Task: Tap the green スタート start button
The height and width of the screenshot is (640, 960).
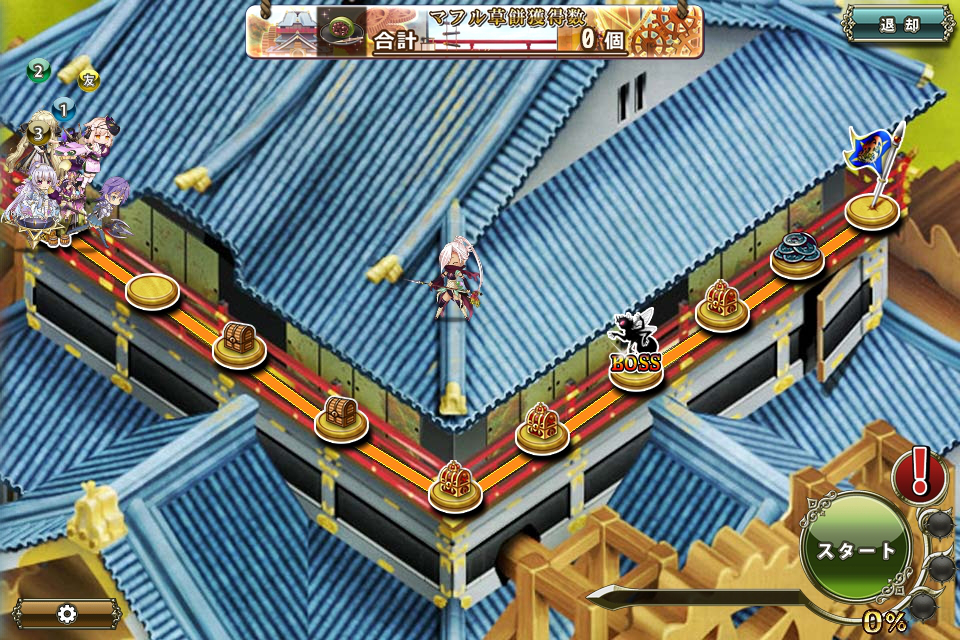Action: (x=856, y=550)
